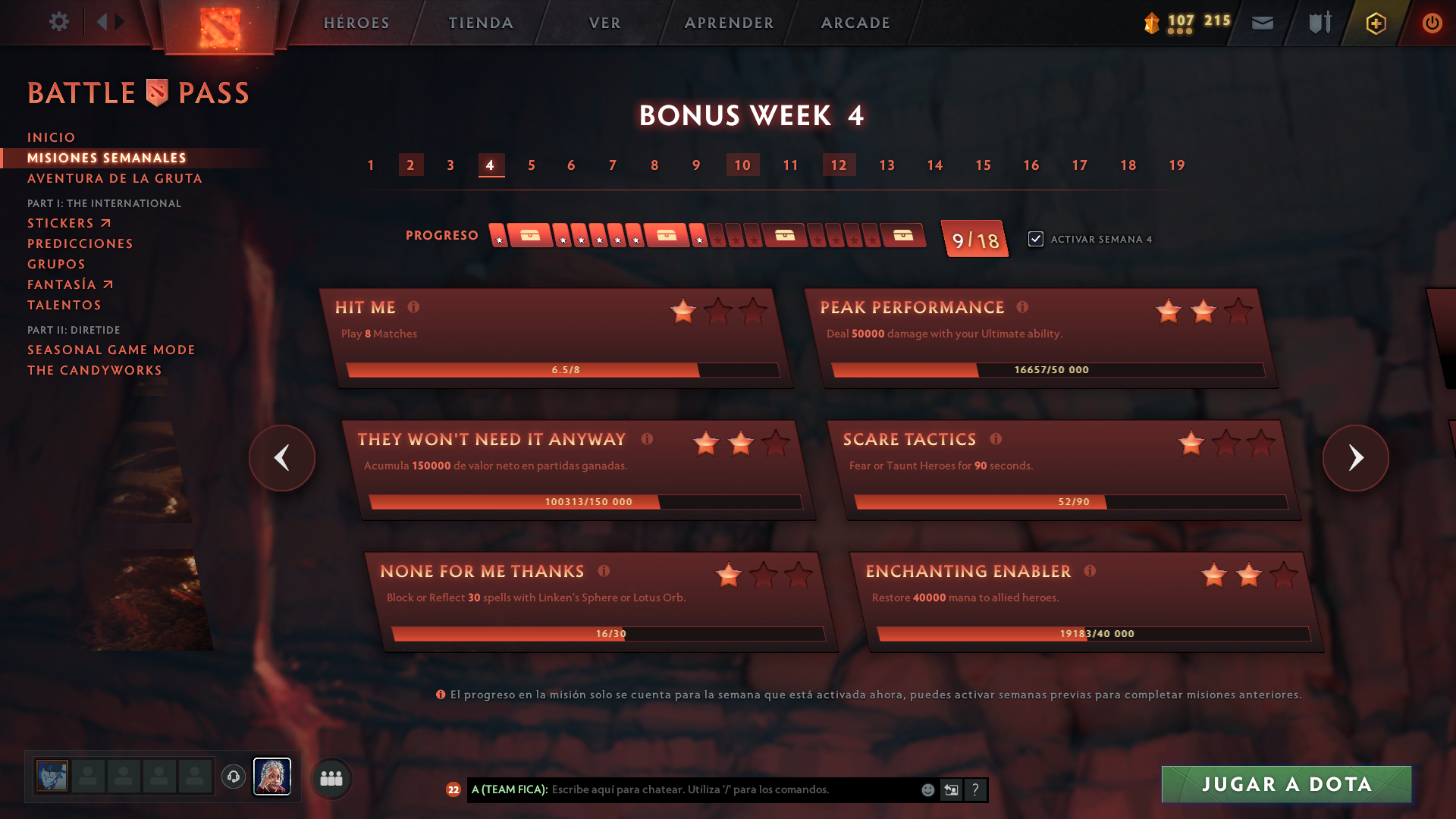Image resolution: width=1456 pixels, height=819 pixels.
Task: Click the voice chat headset icon
Action: (x=234, y=777)
